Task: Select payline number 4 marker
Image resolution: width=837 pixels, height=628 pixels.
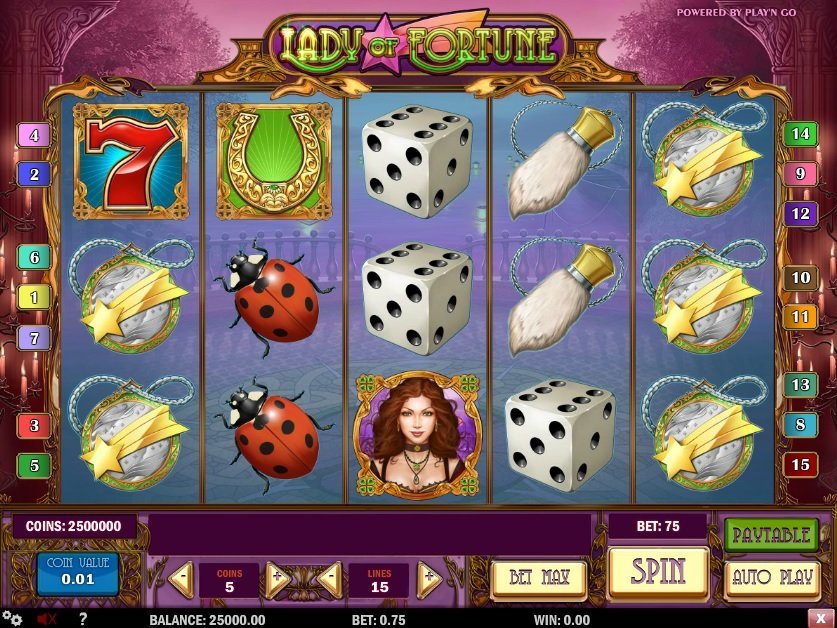Action: [34, 135]
